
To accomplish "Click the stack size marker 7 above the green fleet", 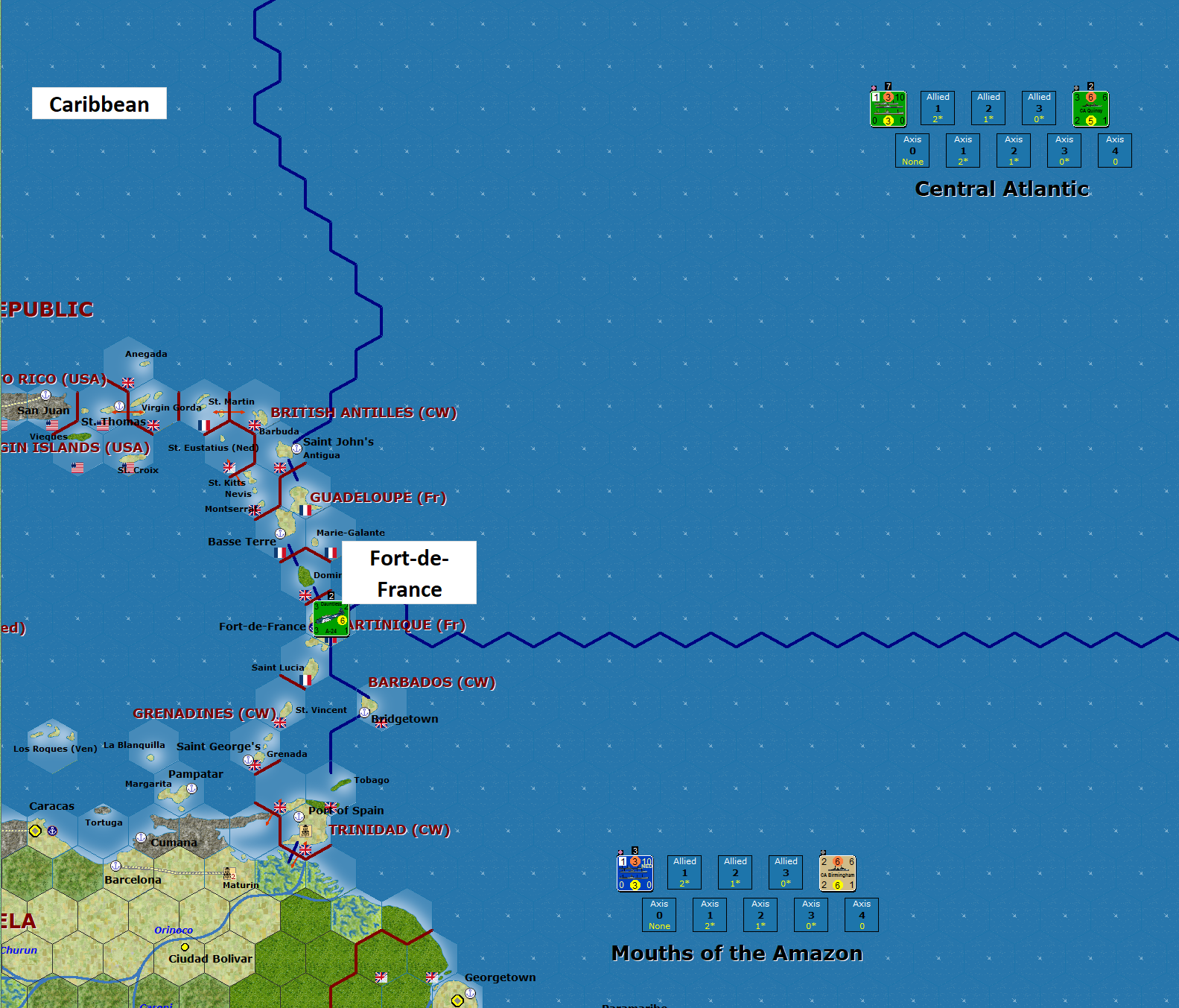I will tap(886, 85).
